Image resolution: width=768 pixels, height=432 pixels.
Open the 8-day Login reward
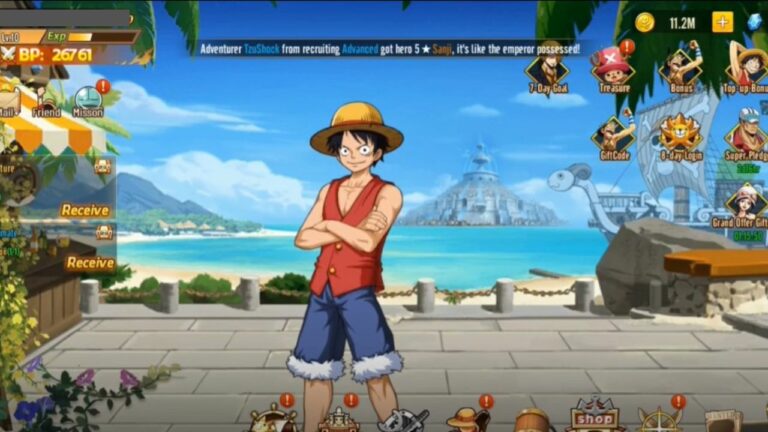[682, 135]
